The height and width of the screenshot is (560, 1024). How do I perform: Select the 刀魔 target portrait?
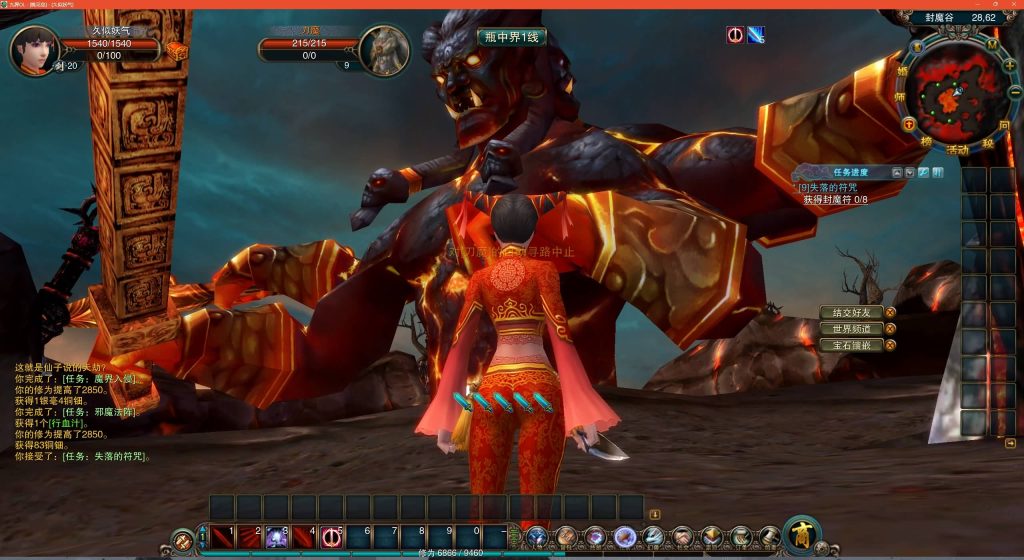tap(384, 49)
